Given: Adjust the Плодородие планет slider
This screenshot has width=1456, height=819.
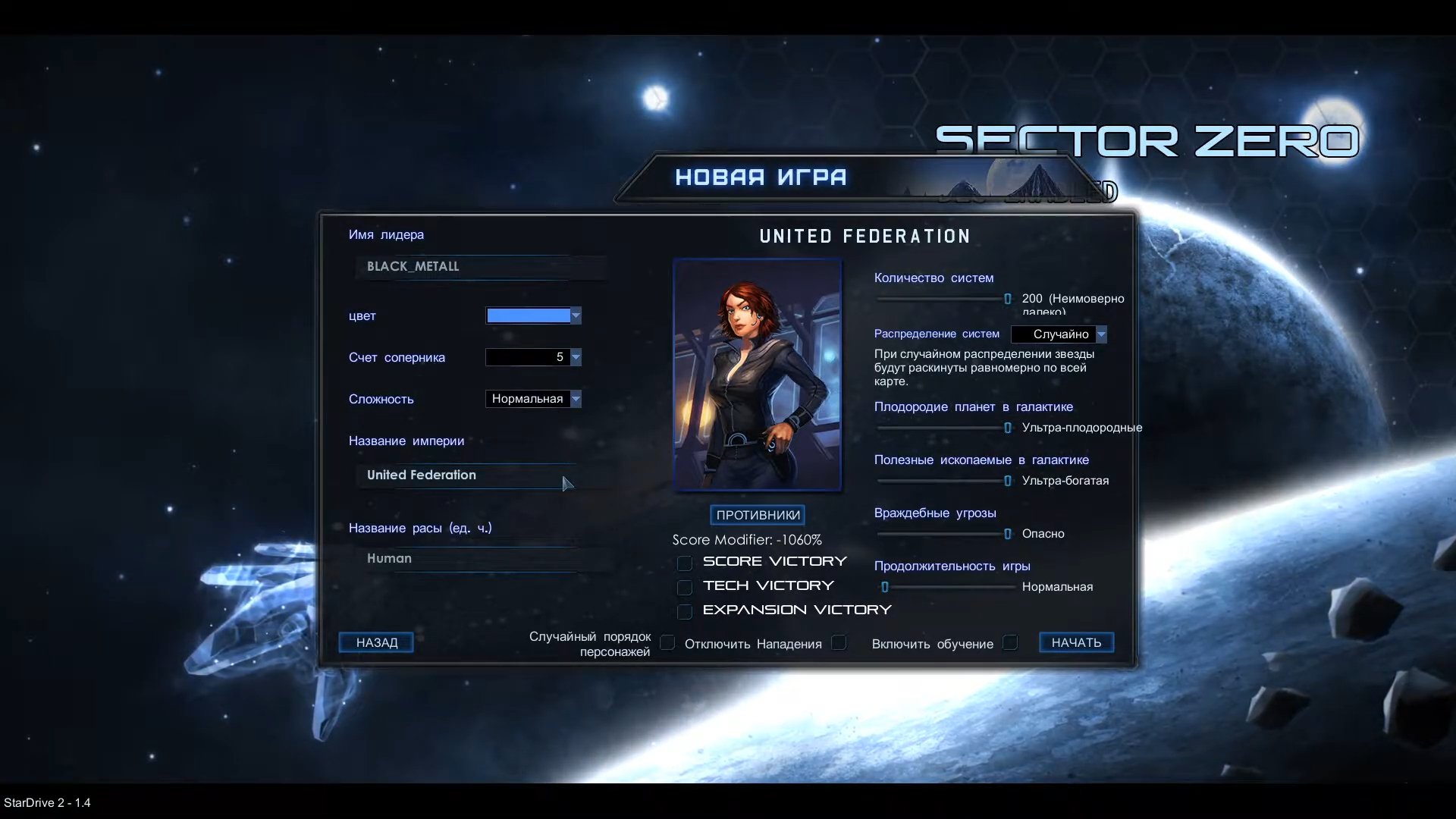Looking at the screenshot, I should [x=1007, y=428].
